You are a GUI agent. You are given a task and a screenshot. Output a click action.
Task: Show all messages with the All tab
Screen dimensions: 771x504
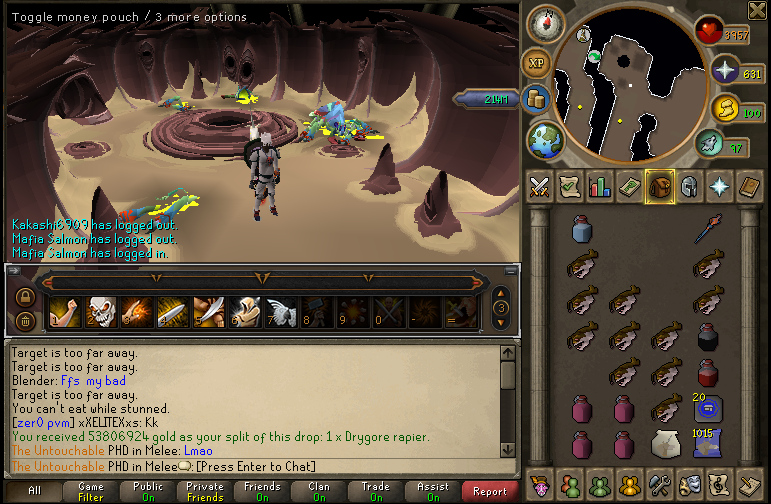35,491
